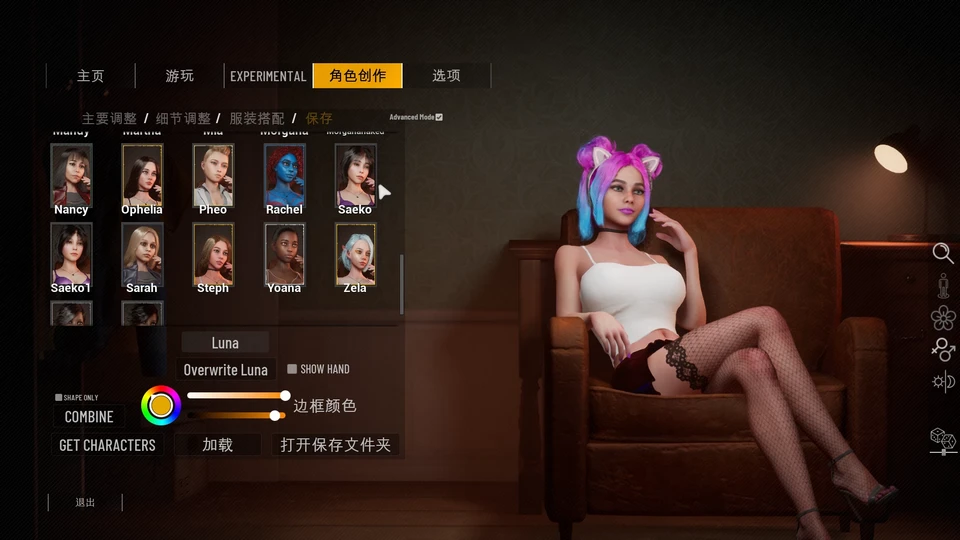This screenshot has width=960, height=540.
Task: Click the 打开保存文件夹 open save folder button
Action: click(335, 445)
